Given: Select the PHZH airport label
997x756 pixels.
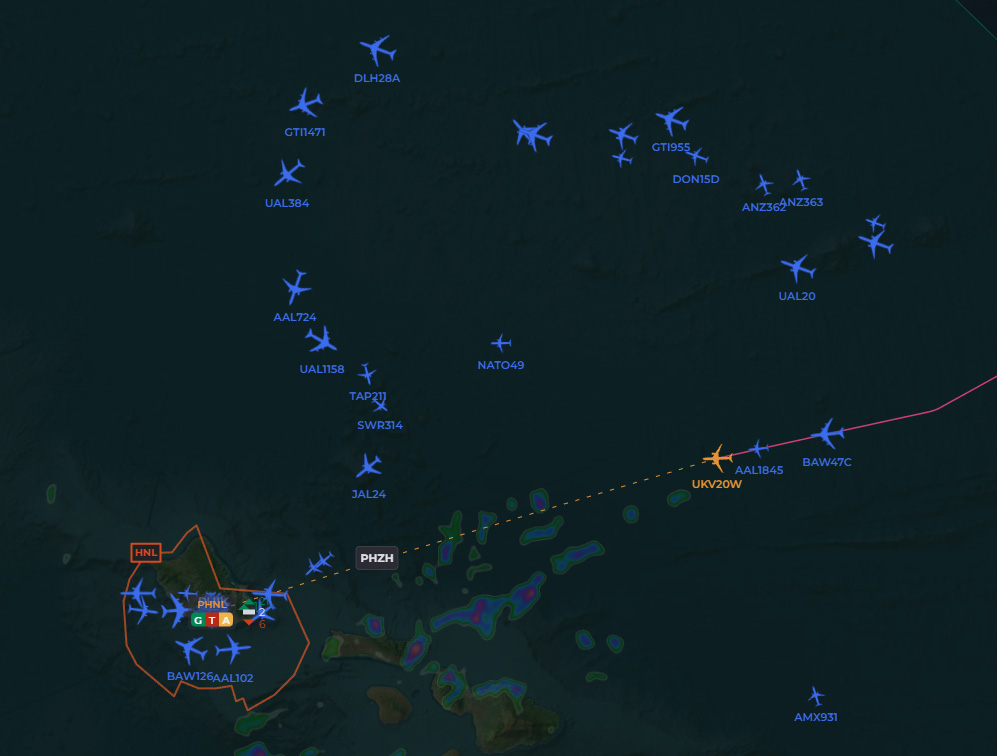Looking at the screenshot, I should coord(377,559).
